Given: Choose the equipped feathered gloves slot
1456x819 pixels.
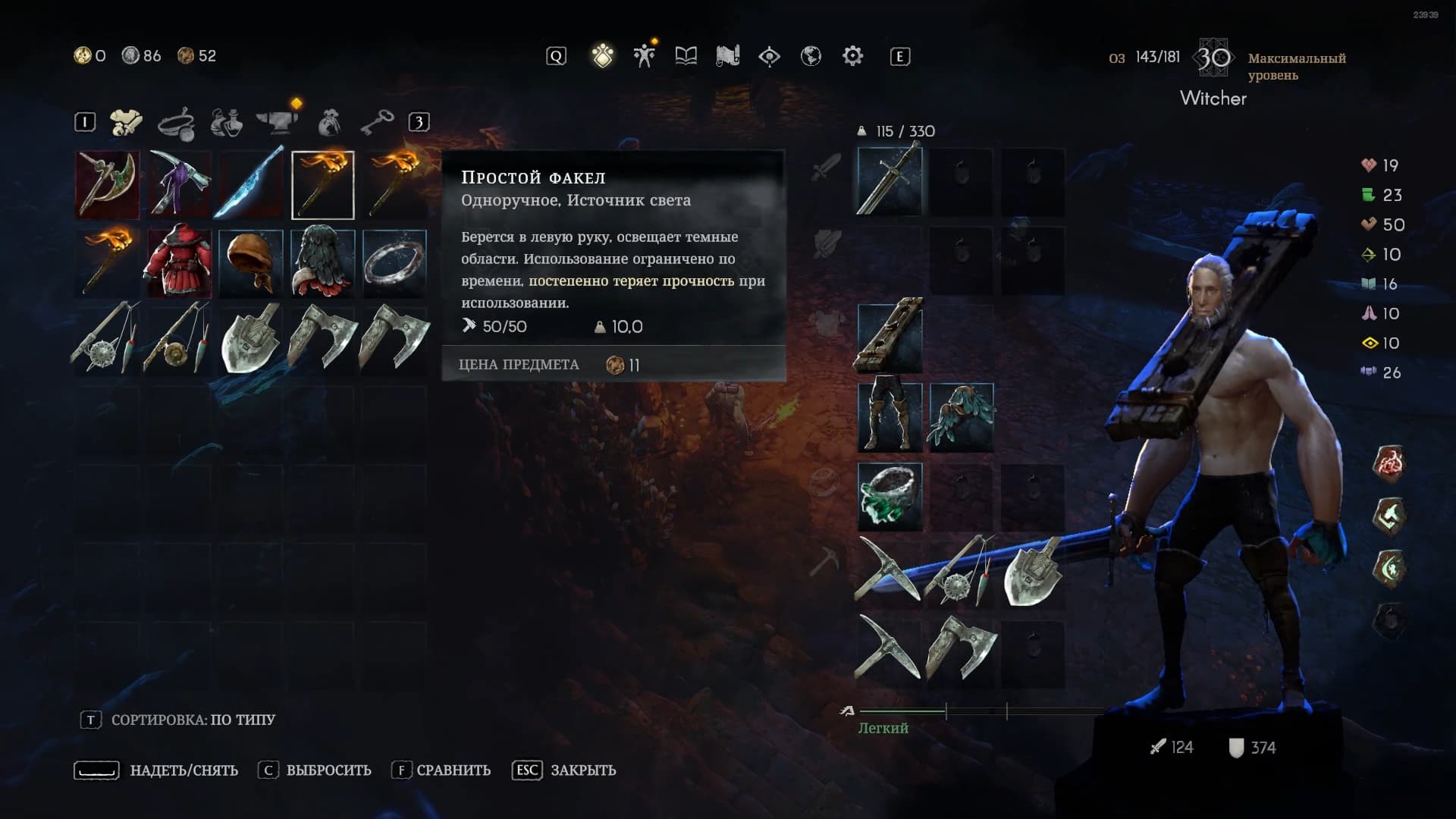Looking at the screenshot, I should point(961,417).
